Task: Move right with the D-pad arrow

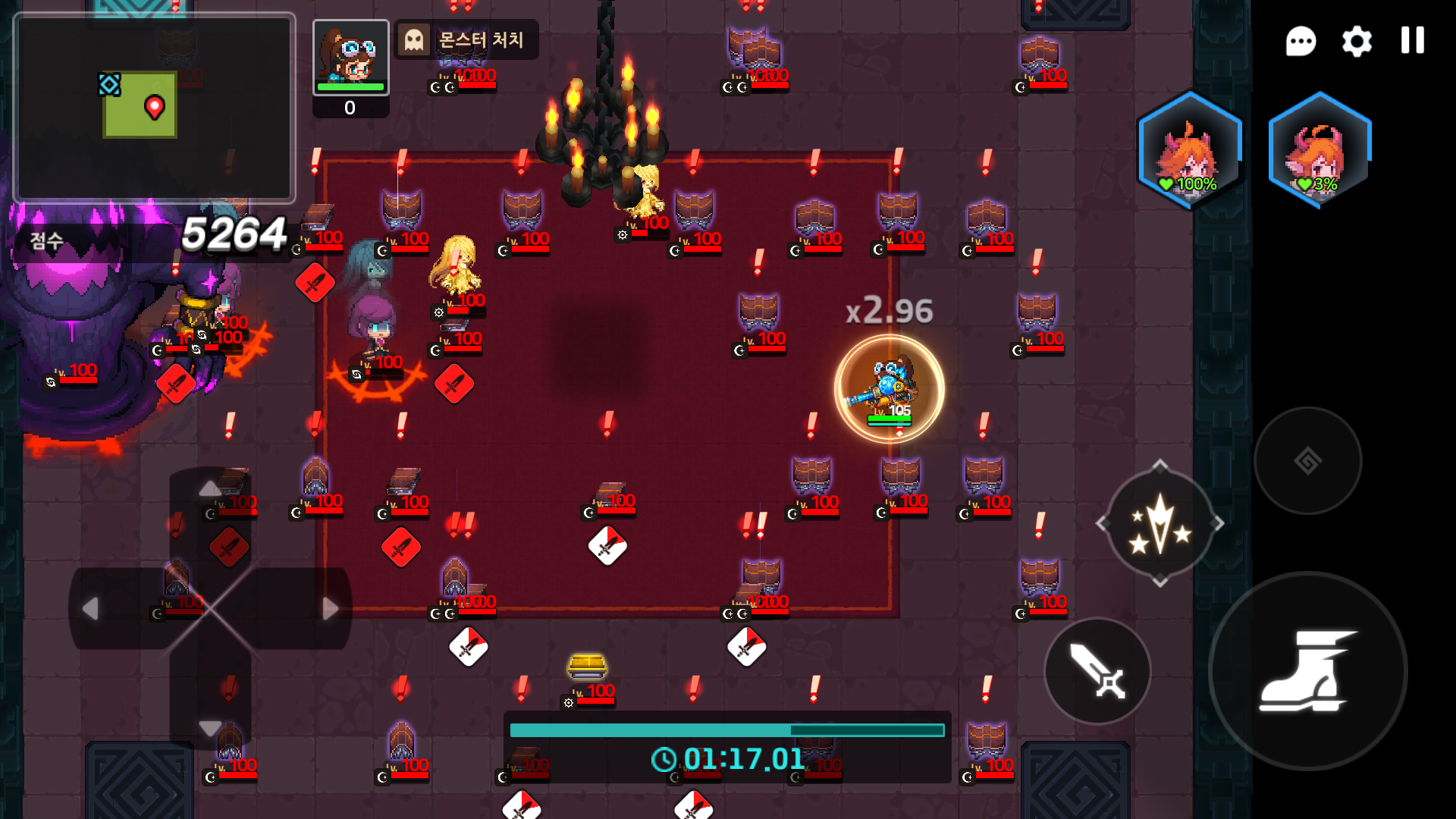Action: click(x=329, y=608)
